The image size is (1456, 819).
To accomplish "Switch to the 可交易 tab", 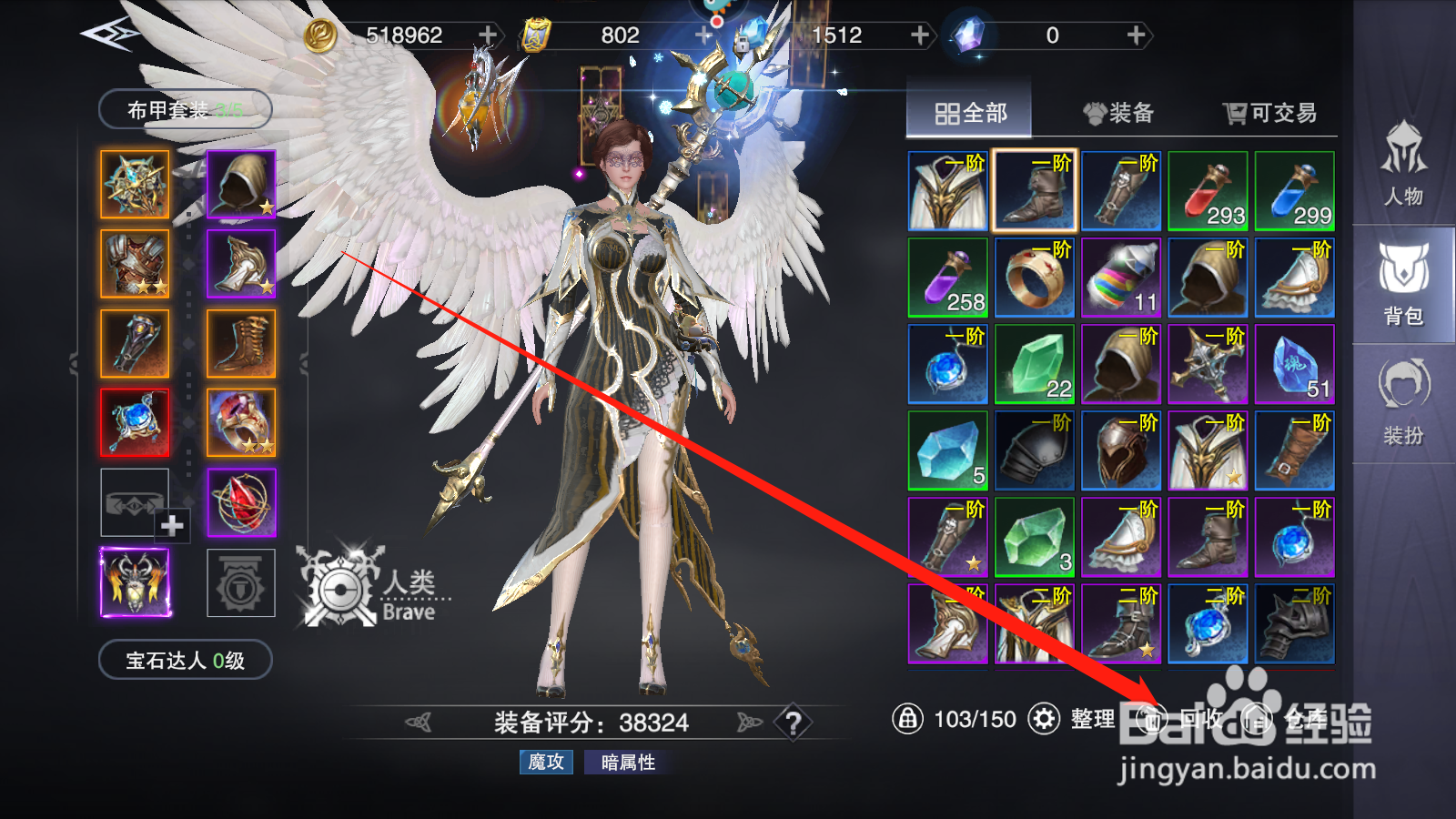I will tap(1267, 113).
